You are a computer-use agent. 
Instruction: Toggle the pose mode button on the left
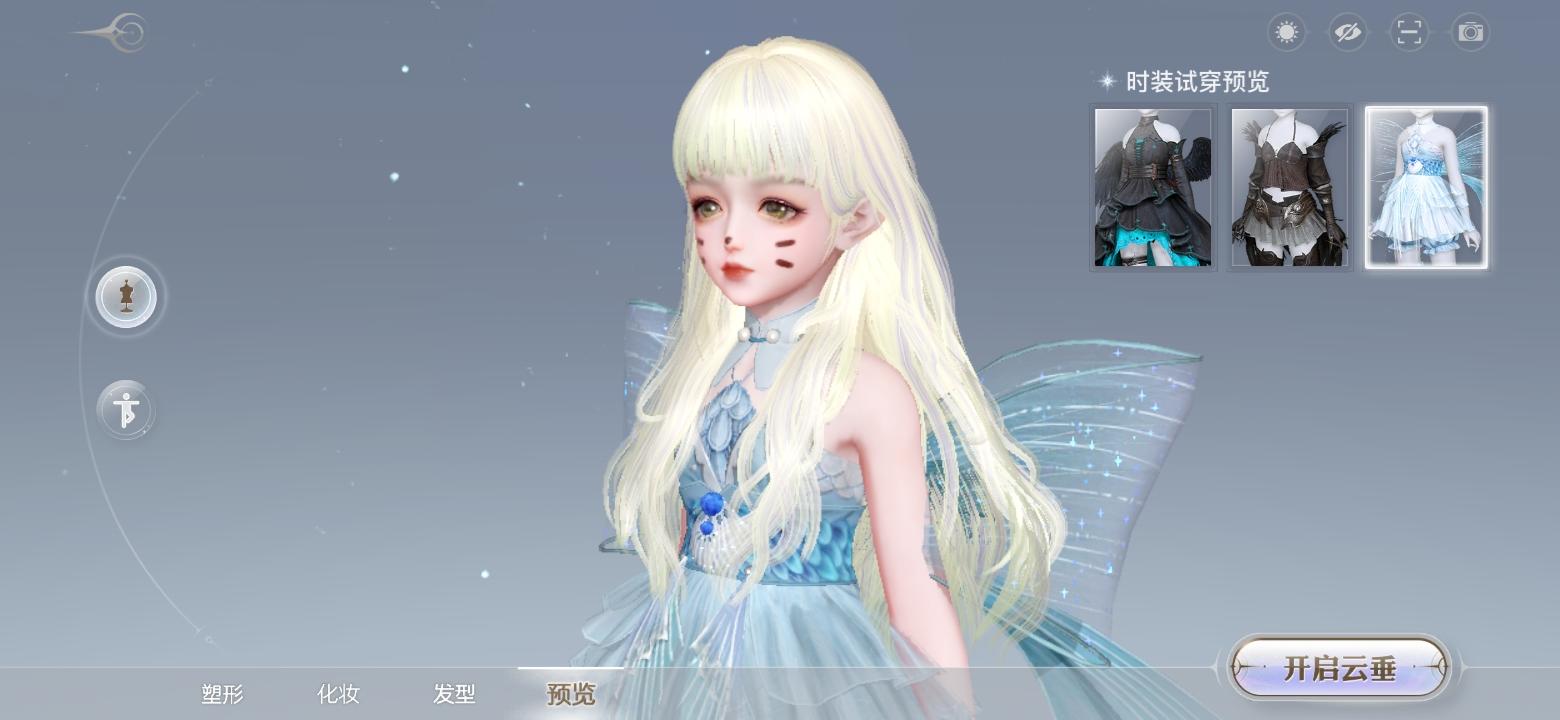point(124,409)
